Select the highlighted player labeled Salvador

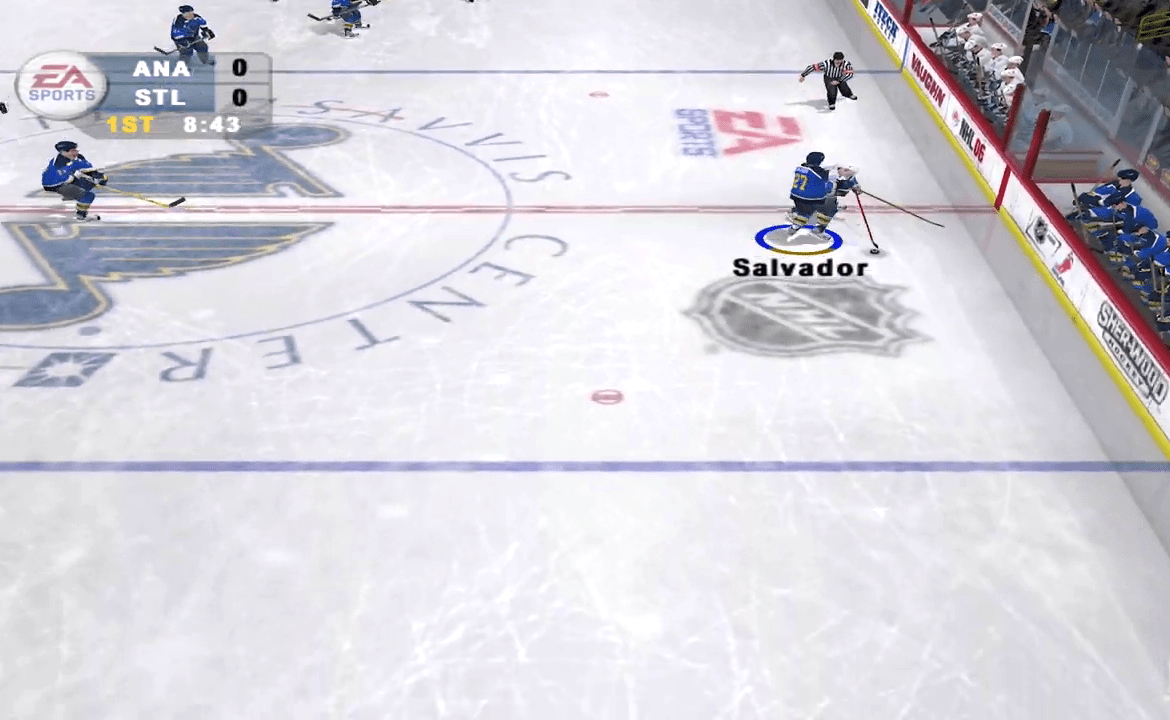point(812,195)
